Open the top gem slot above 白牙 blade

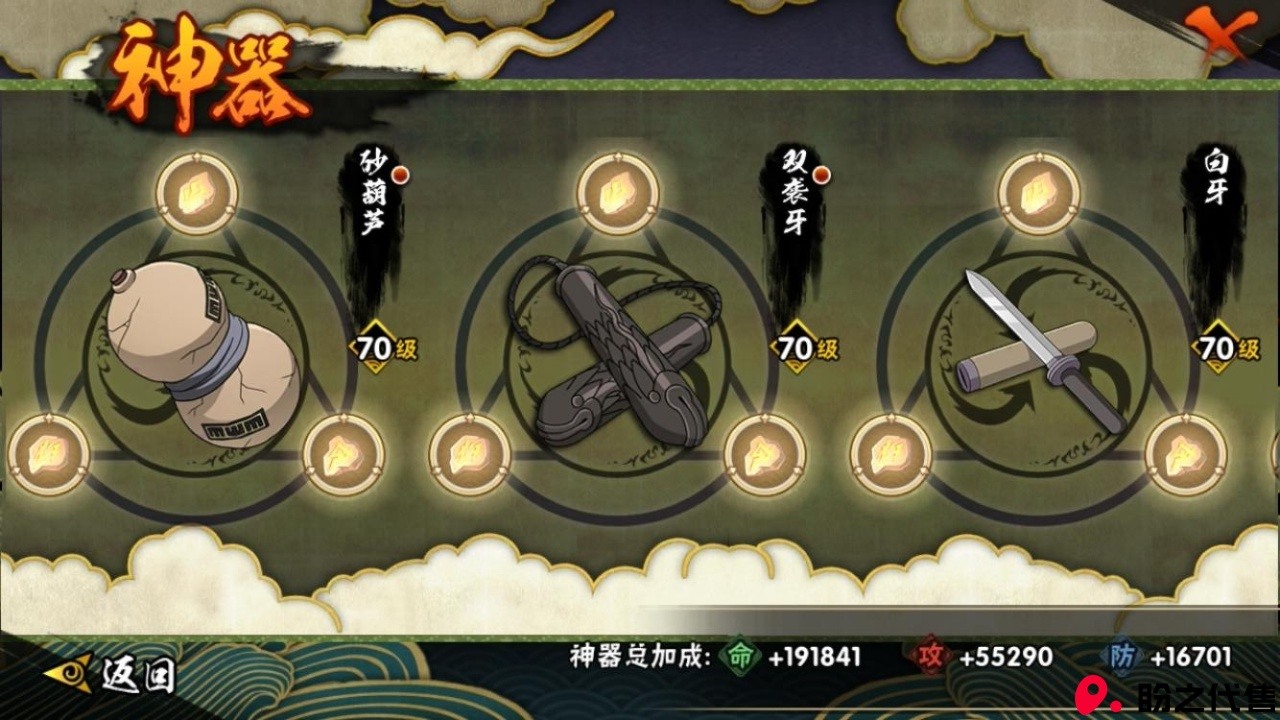tap(1039, 193)
